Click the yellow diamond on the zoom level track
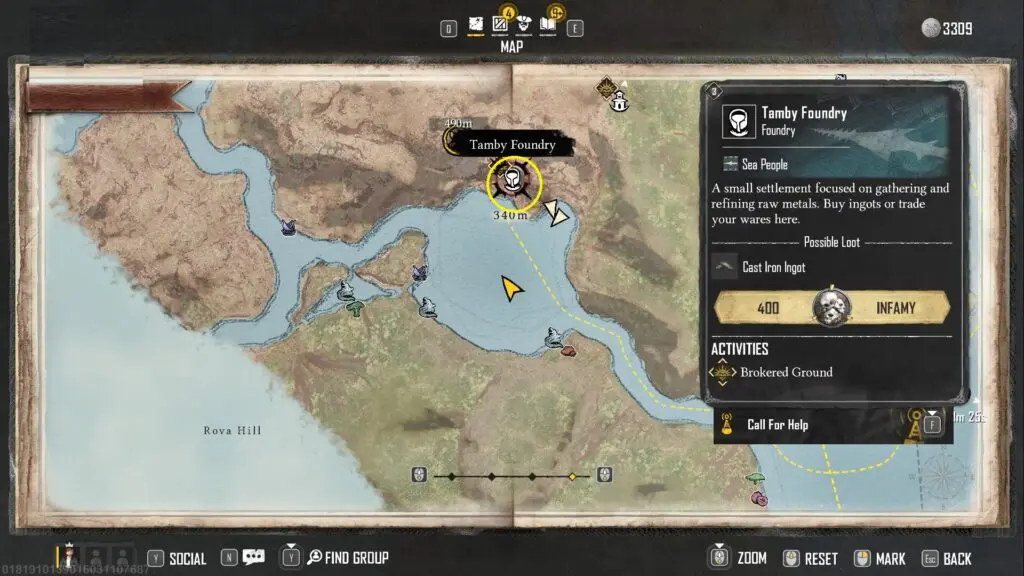 tap(572, 476)
